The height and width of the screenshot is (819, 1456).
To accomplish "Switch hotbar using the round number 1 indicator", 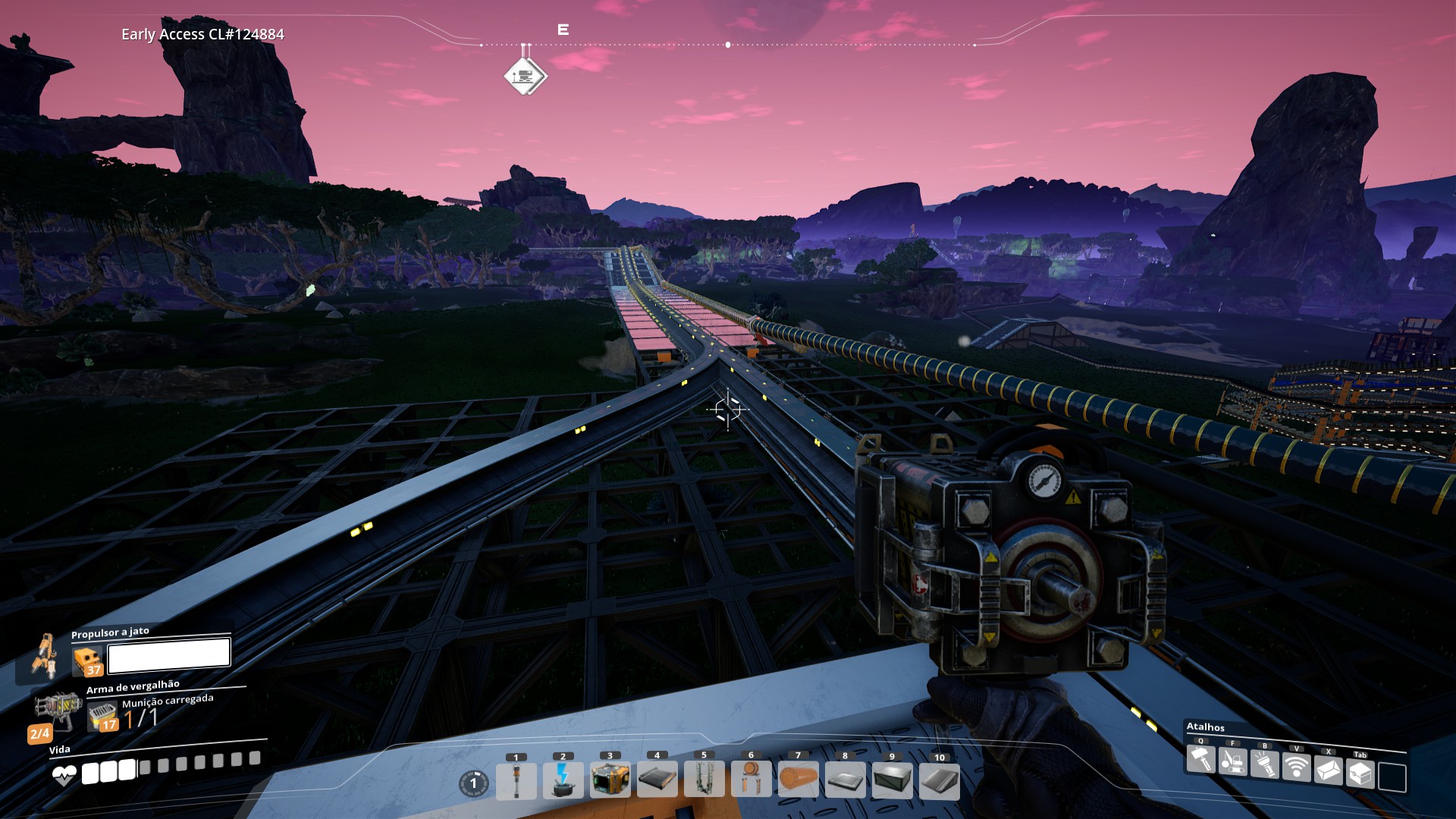I will [474, 783].
